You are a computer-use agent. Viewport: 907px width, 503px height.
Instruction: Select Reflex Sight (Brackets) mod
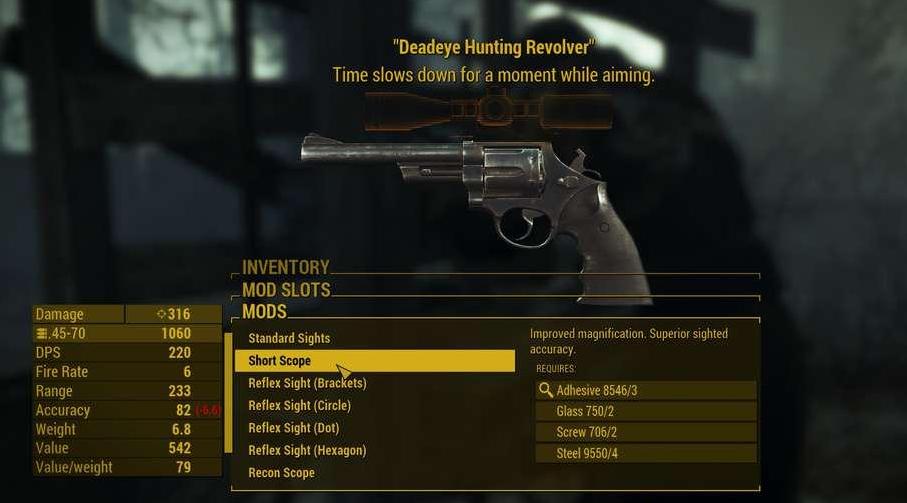coord(307,383)
